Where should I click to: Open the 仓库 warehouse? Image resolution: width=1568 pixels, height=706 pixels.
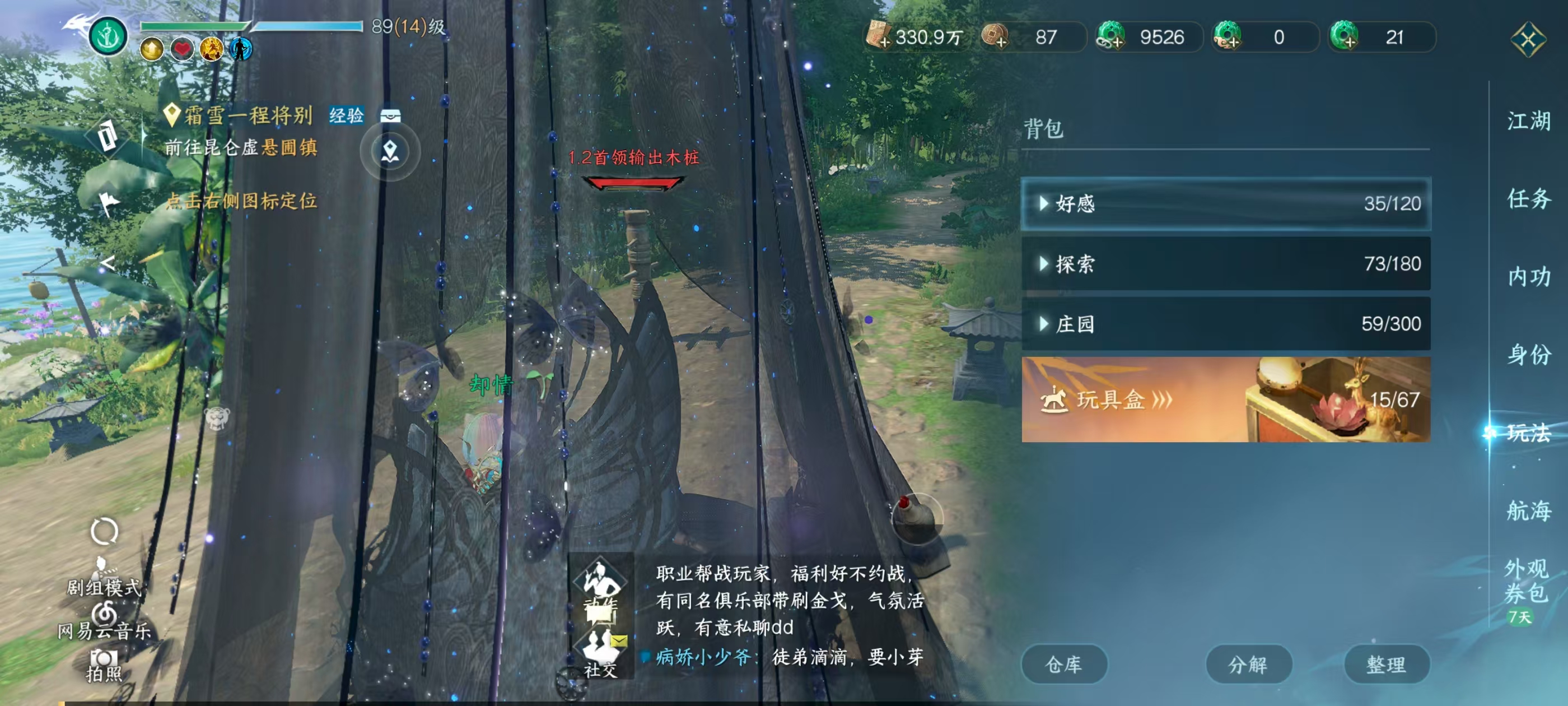[x=1064, y=663]
